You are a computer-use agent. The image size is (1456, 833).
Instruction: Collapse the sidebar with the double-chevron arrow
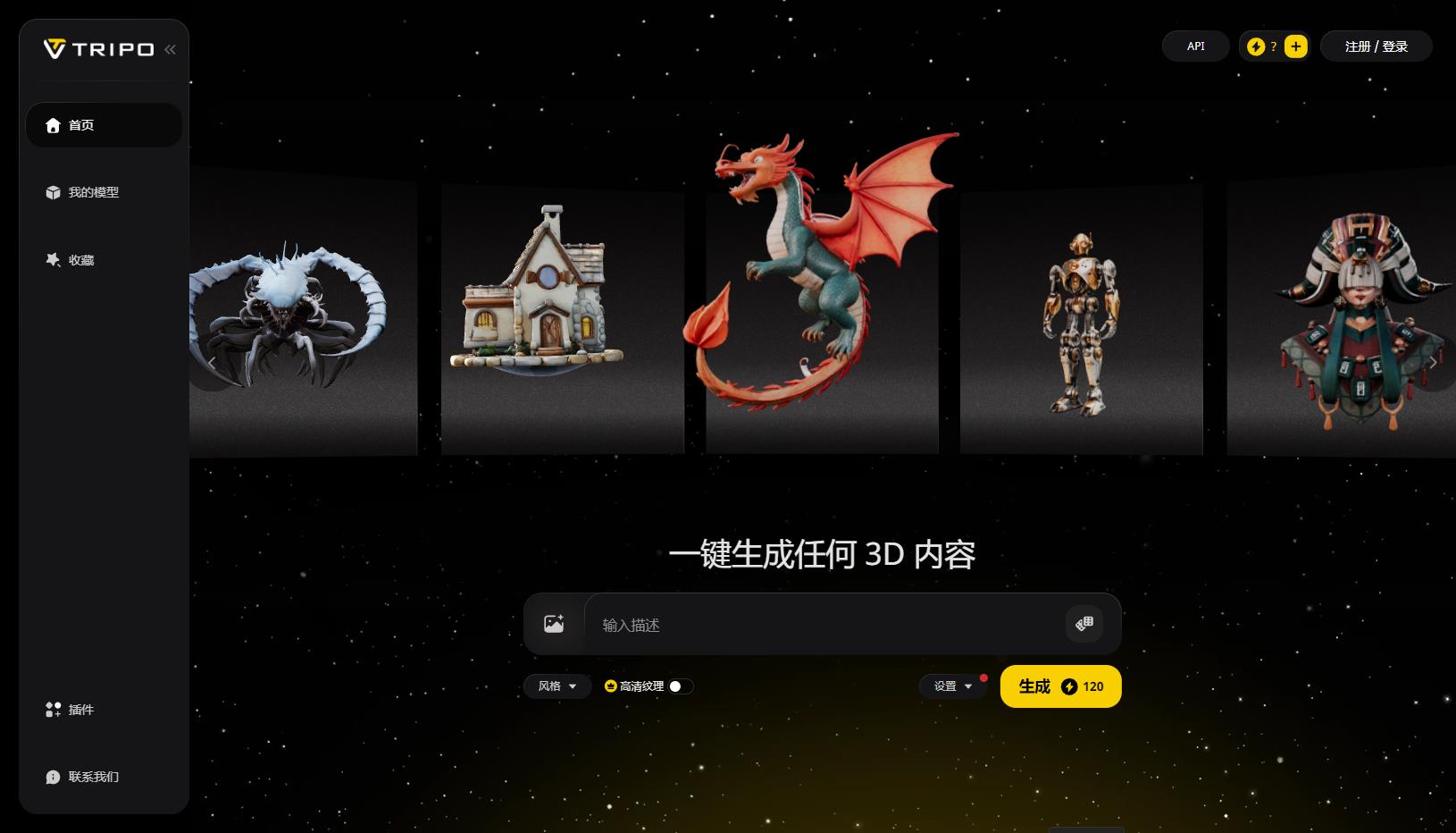[170, 49]
